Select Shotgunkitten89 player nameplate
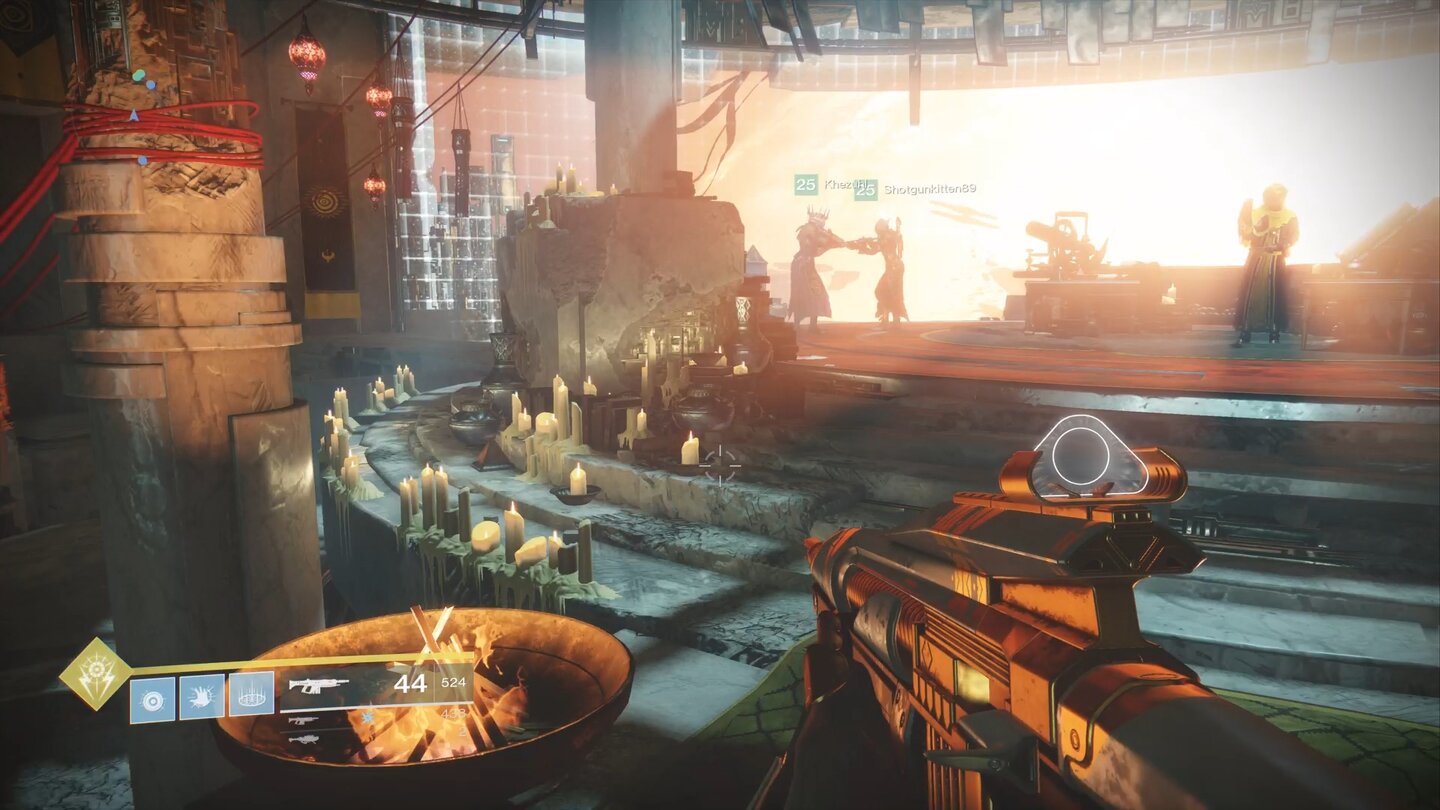Screen dimensions: 1440x810 [x=928, y=189]
